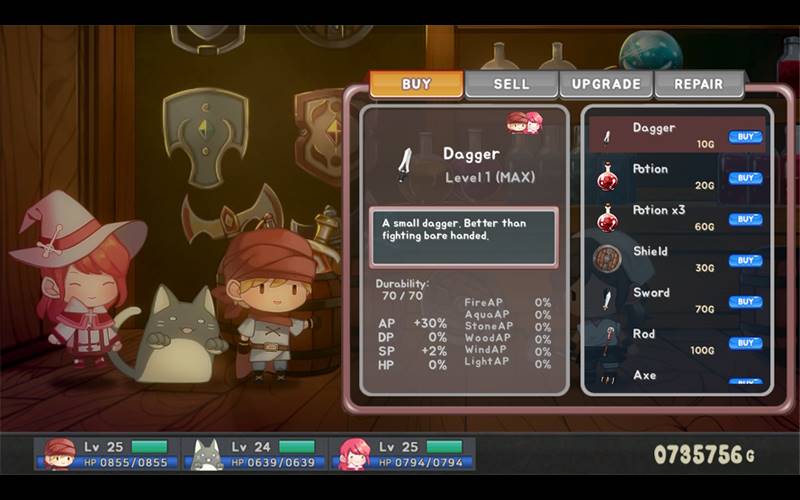Select the Sword item icon
The height and width of the screenshot is (500, 800).
607,300
